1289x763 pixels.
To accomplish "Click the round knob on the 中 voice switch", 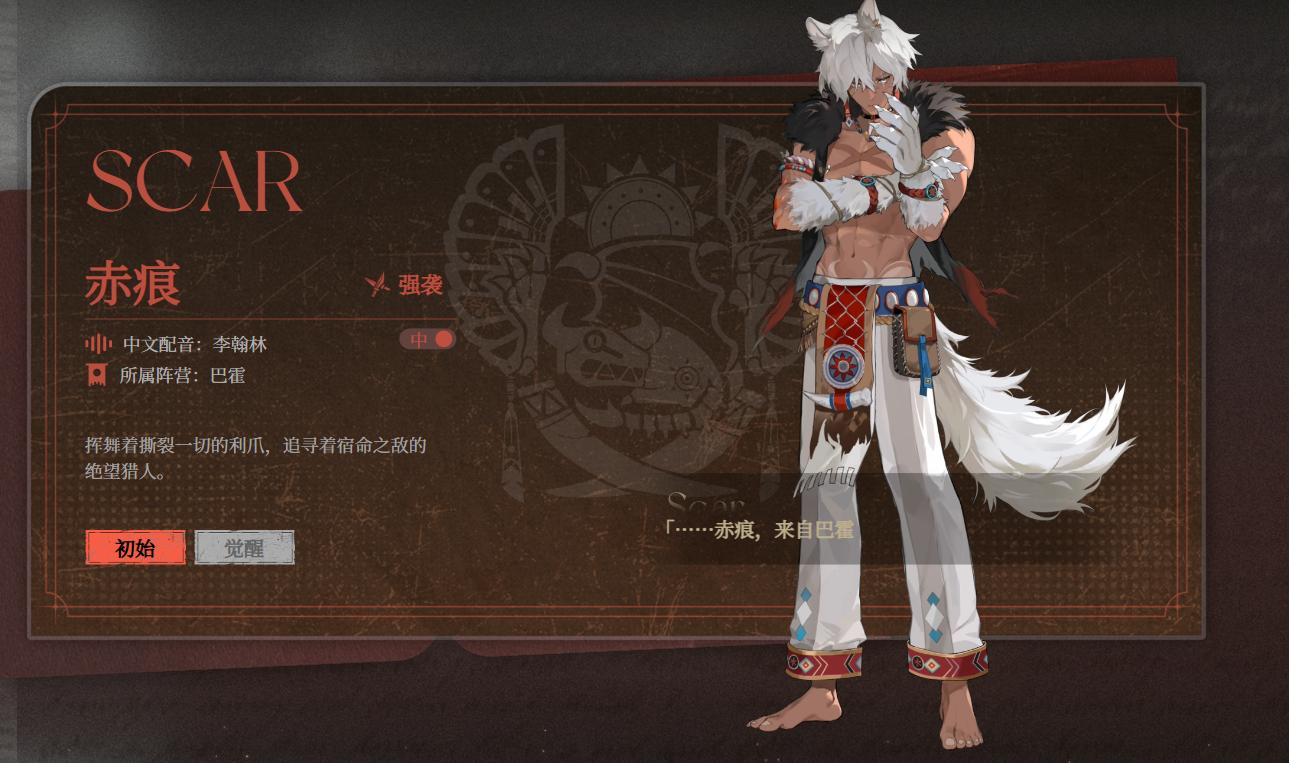I will point(443,339).
